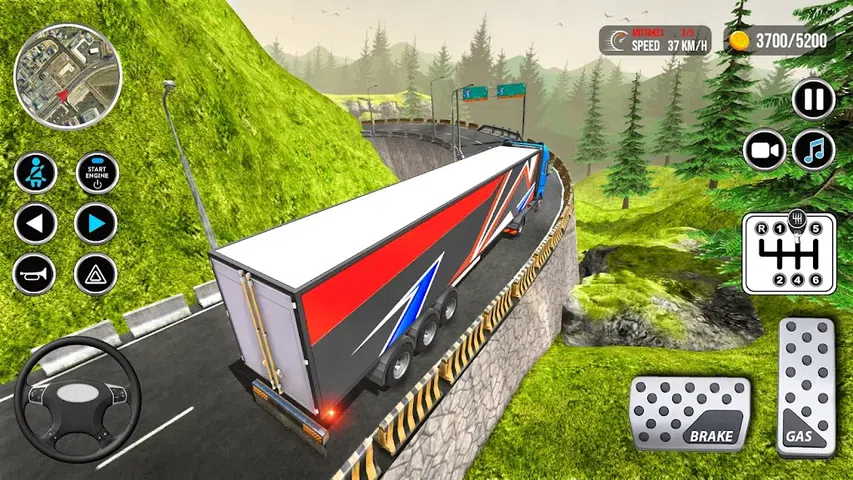This screenshot has height=480, width=853.
Task: Honk the horn button
Action: pyautogui.click(x=35, y=274)
